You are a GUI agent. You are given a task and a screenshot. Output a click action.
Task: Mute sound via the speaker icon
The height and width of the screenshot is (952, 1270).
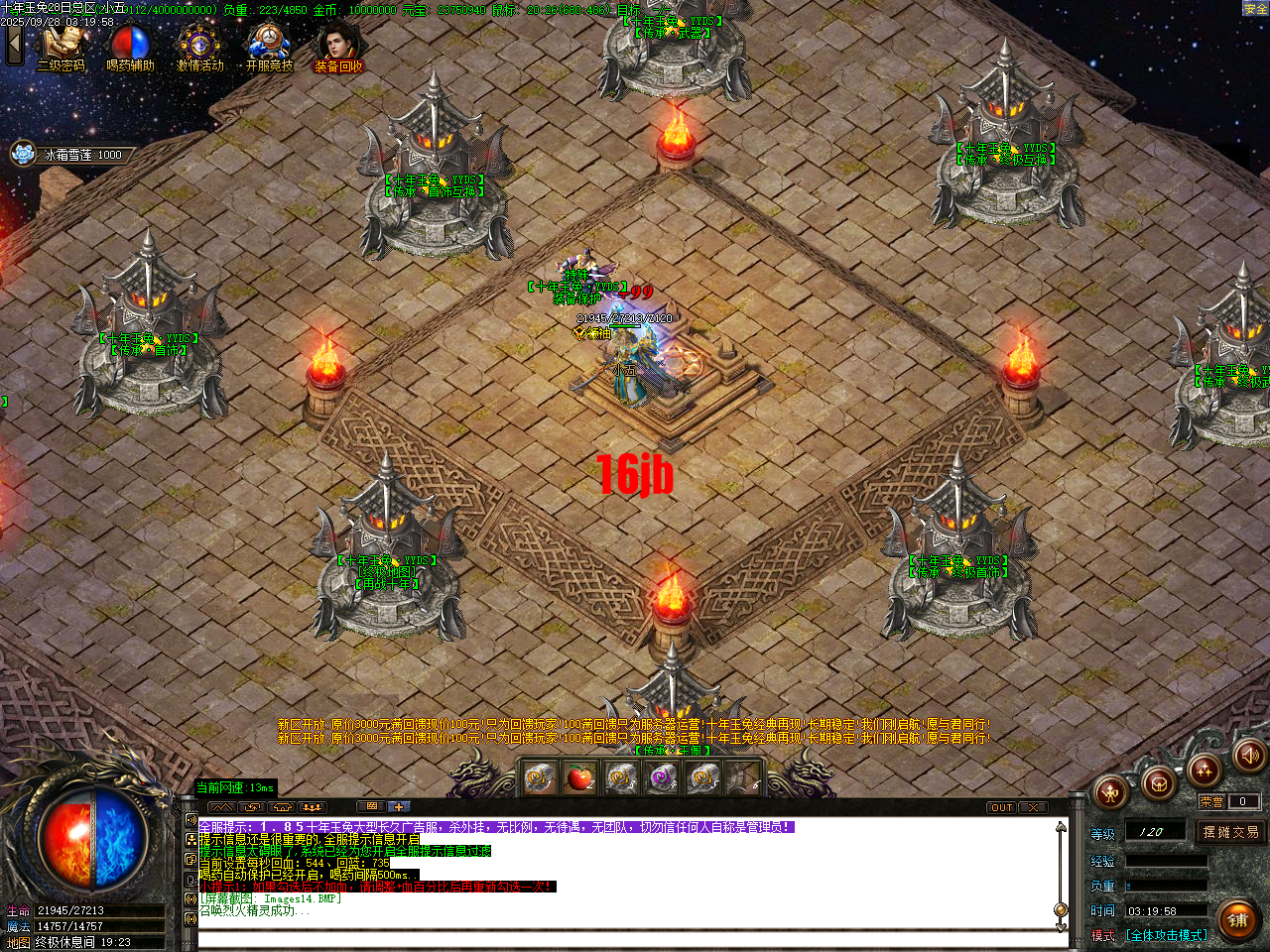click(1247, 759)
